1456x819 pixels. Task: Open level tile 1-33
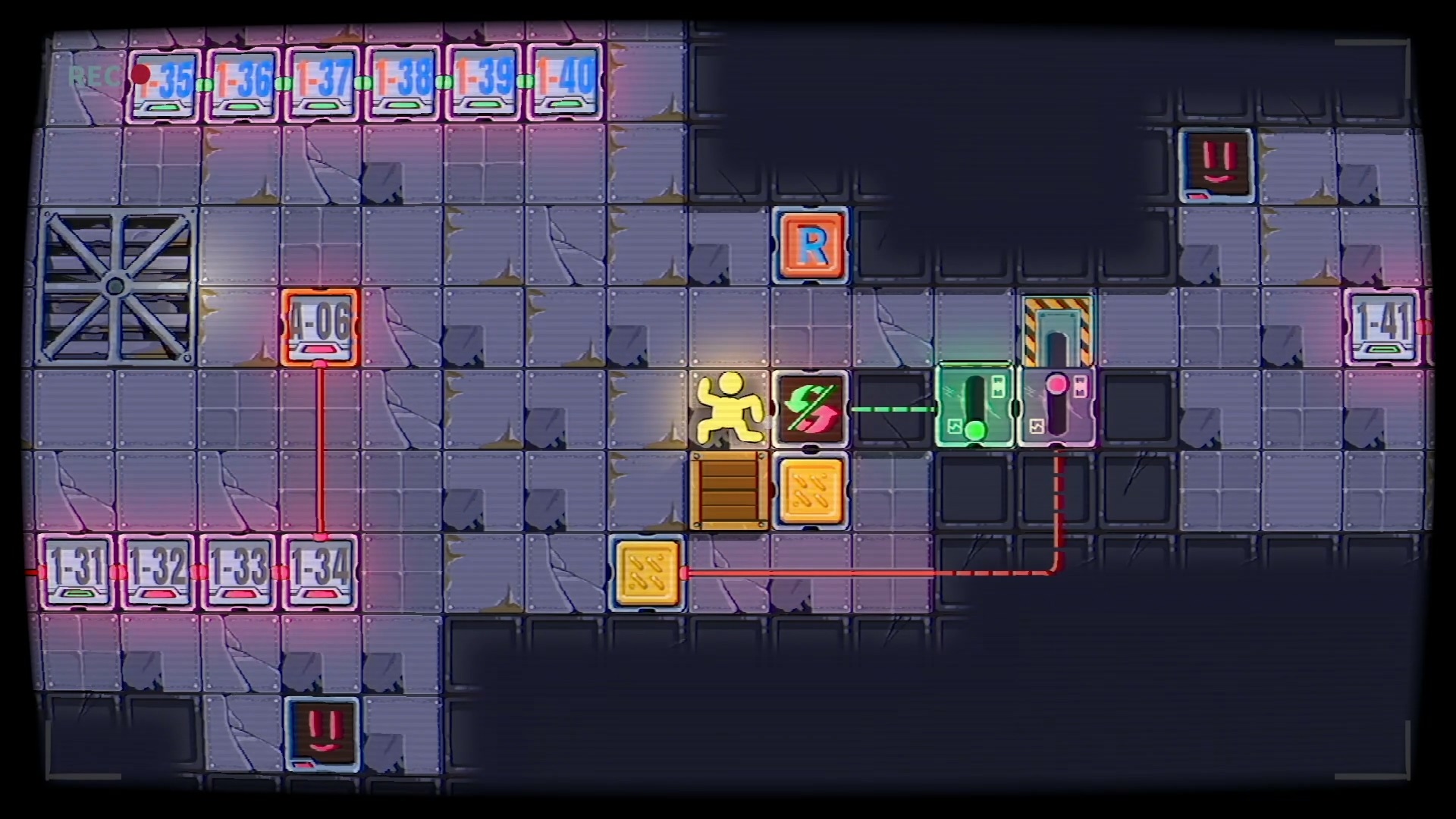239,572
